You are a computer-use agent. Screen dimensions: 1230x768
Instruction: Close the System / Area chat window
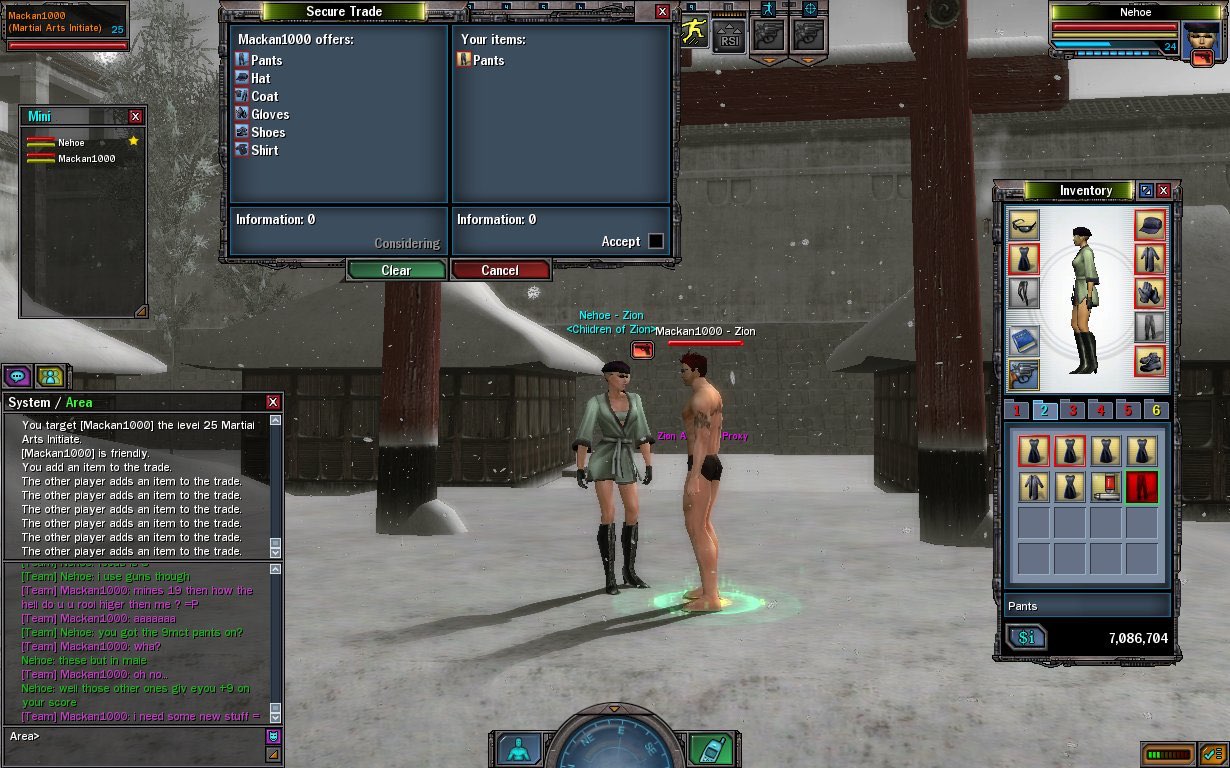point(273,402)
